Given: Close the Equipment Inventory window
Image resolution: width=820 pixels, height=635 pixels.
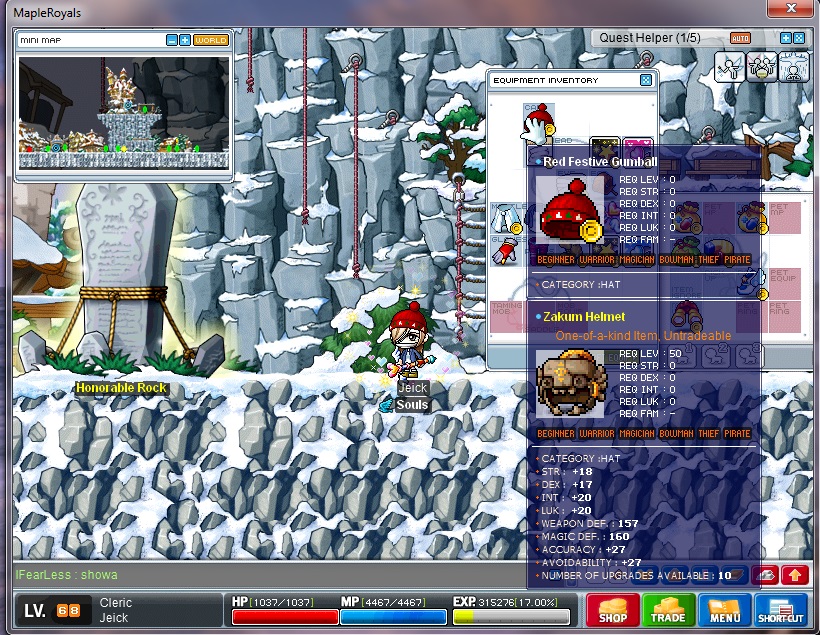Looking at the screenshot, I should point(646,80).
